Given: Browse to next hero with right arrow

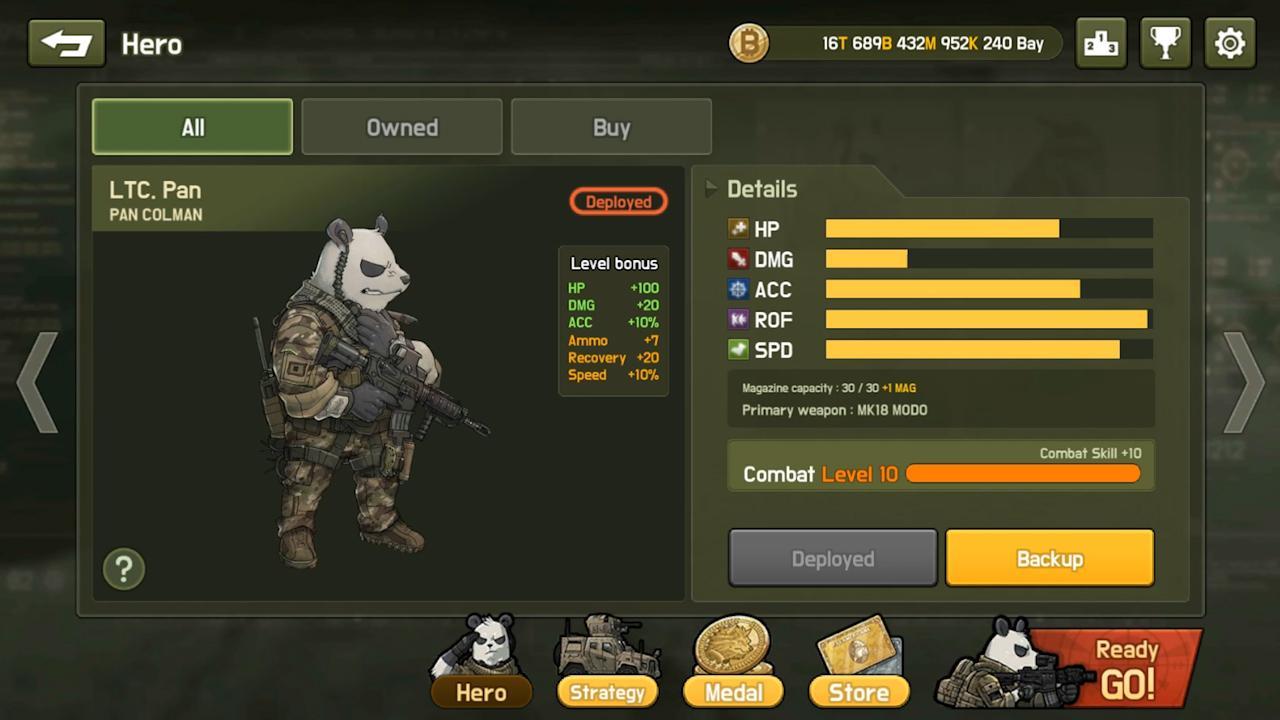Looking at the screenshot, I should pos(1244,385).
